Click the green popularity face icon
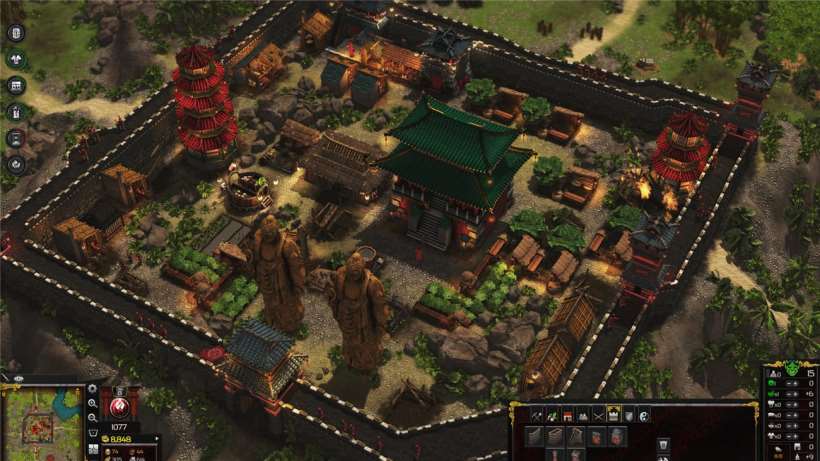The image size is (820, 461). point(793,370)
